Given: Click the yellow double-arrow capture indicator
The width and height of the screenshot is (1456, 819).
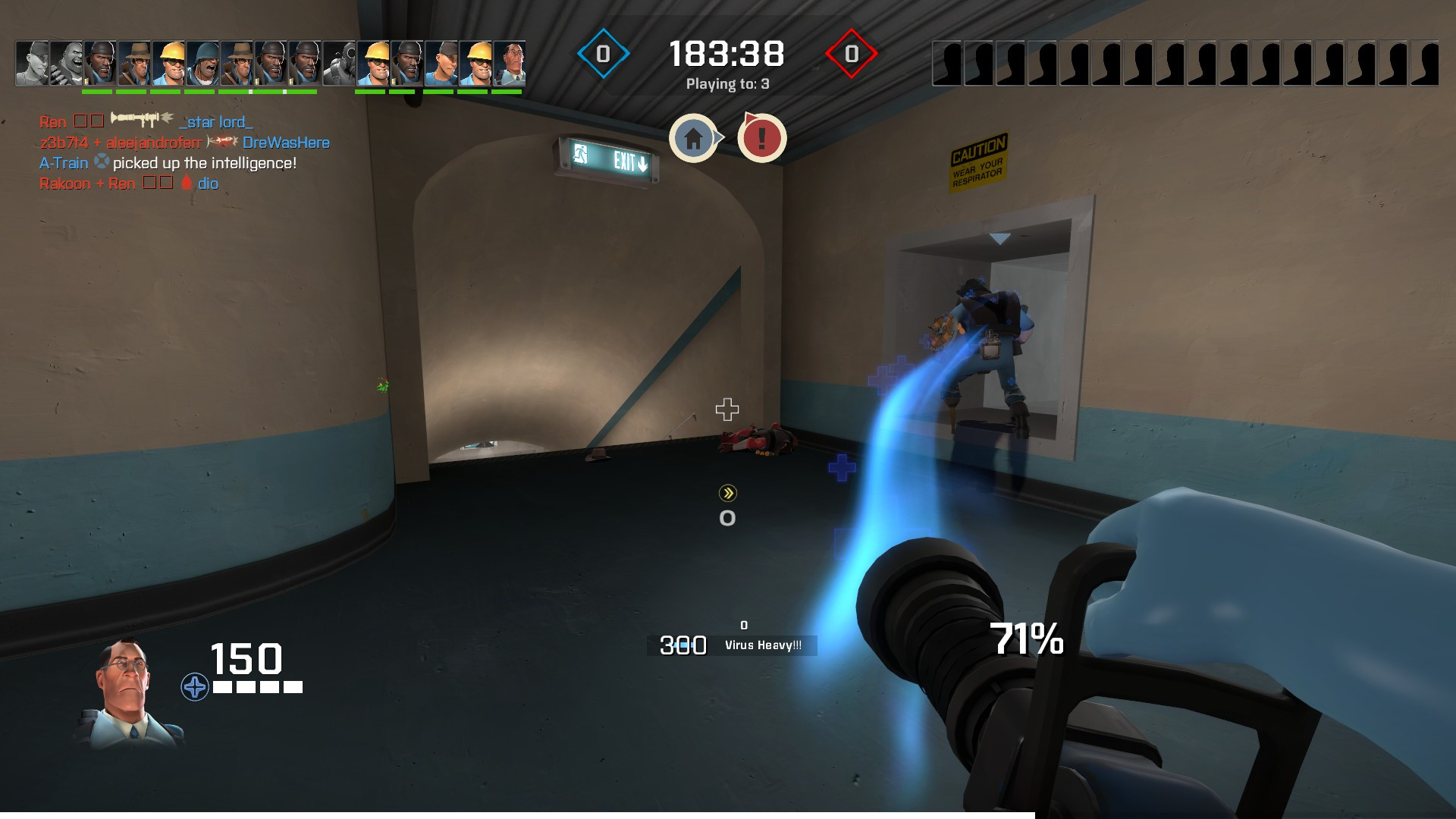Looking at the screenshot, I should point(726,494).
